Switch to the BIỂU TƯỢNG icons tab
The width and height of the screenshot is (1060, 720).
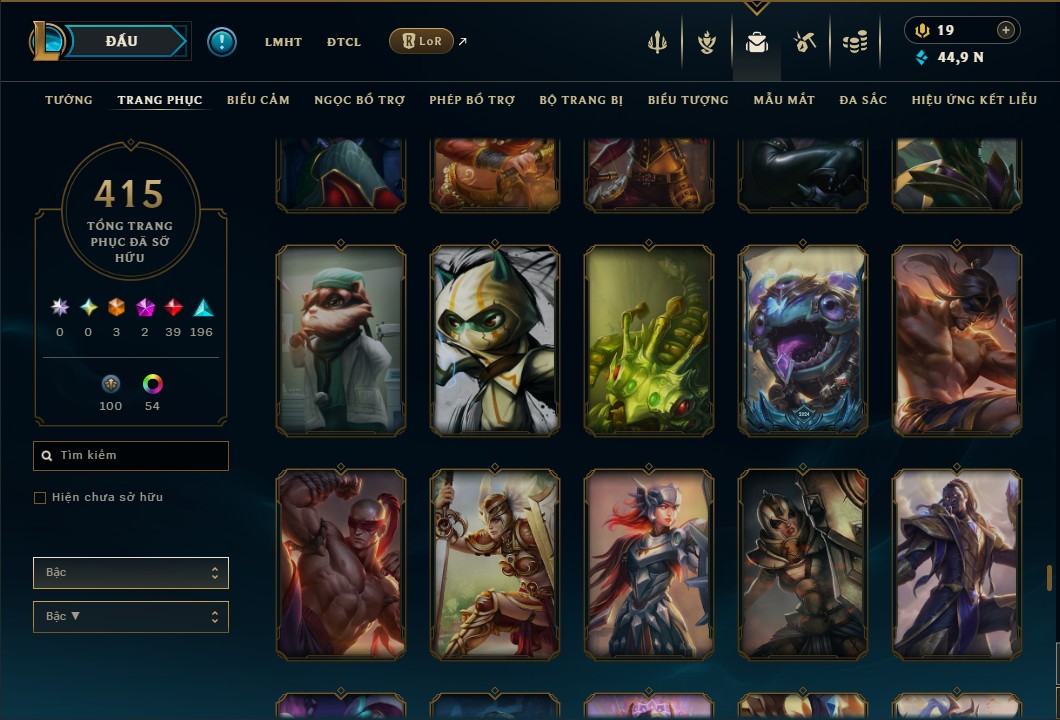click(688, 100)
